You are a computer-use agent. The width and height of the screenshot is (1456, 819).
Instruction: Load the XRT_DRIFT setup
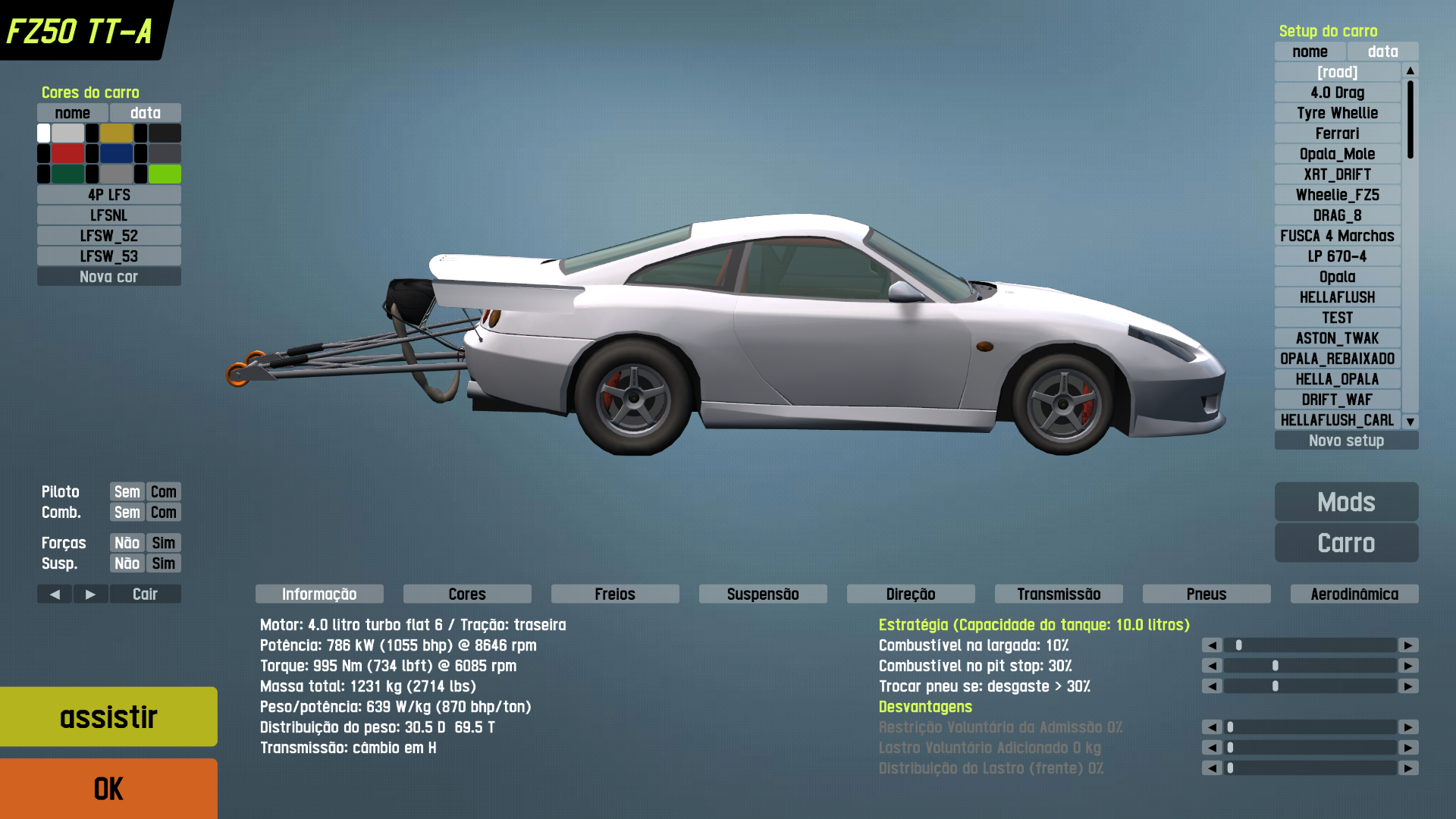(x=1338, y=174)
